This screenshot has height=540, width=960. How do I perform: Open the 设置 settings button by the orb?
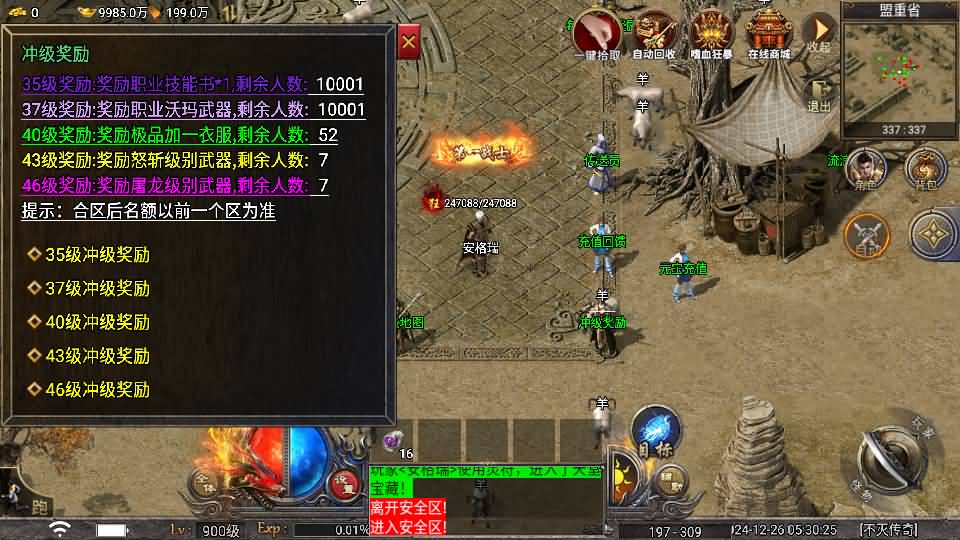point(347,482)
